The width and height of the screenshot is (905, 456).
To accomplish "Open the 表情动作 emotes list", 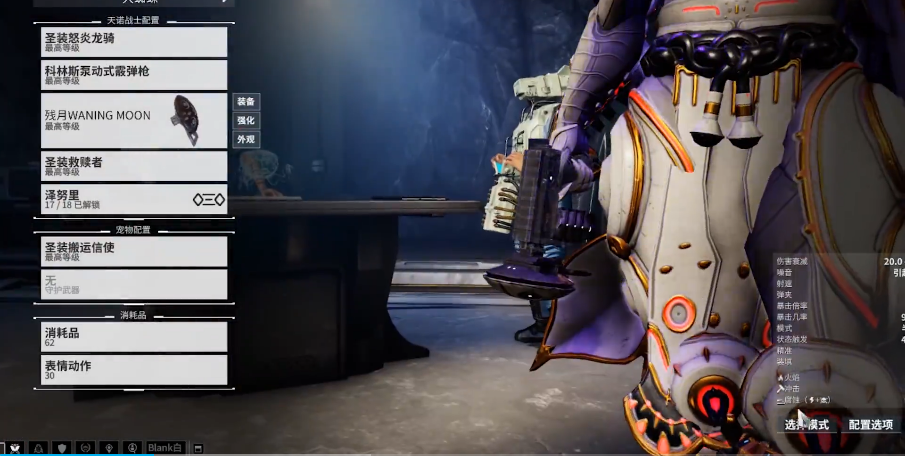I will 134,370.
